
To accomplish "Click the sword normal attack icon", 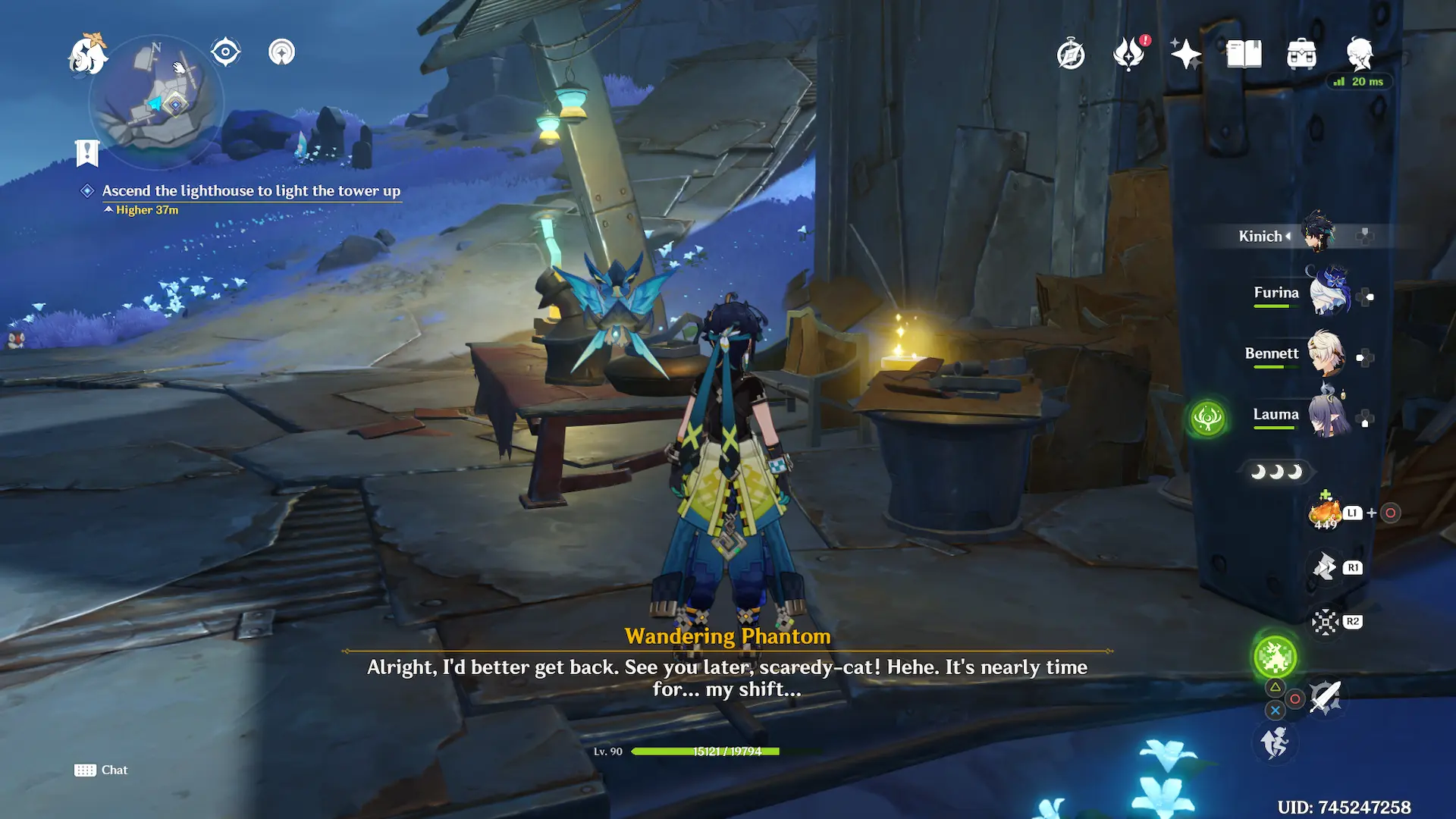I will (x=1326, y=696).
